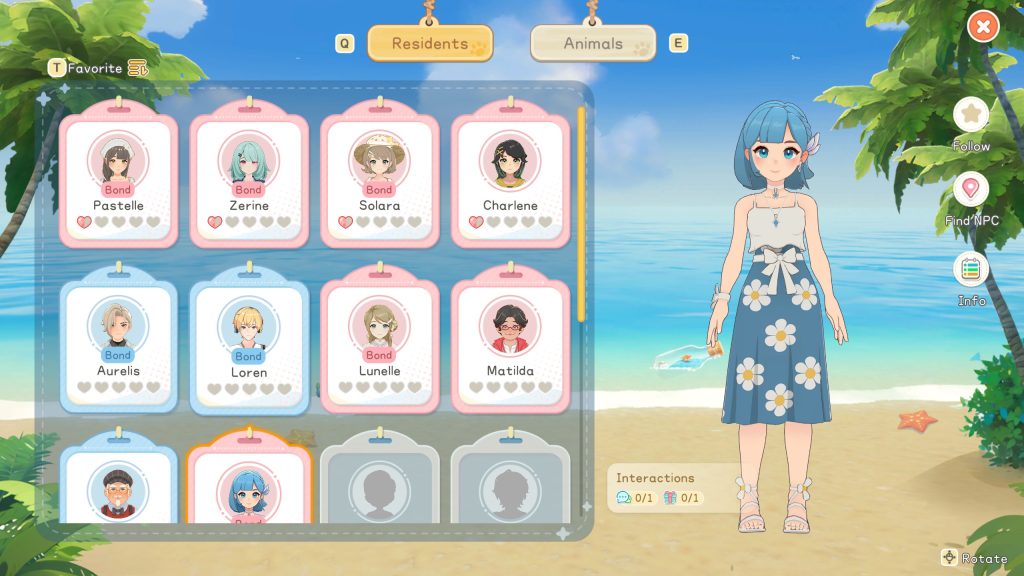Open the resident Info panel
The image size is (1024, 576).
pos(970,270)
